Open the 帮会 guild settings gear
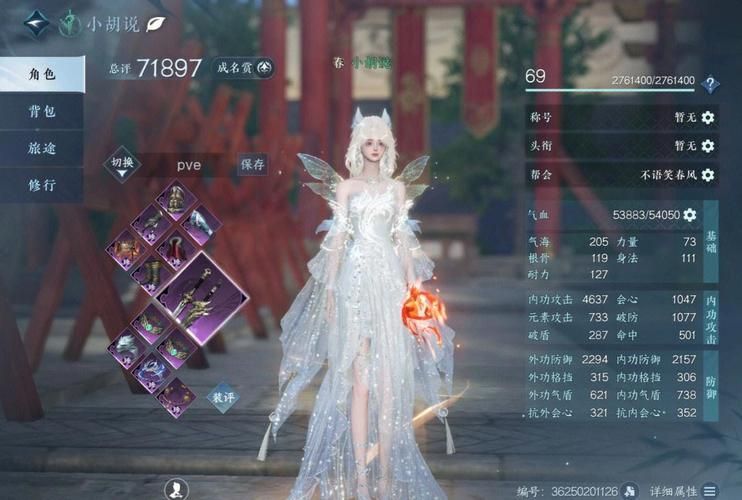Image resolution: width=742 pixels, height=500 pixels. 708,175
